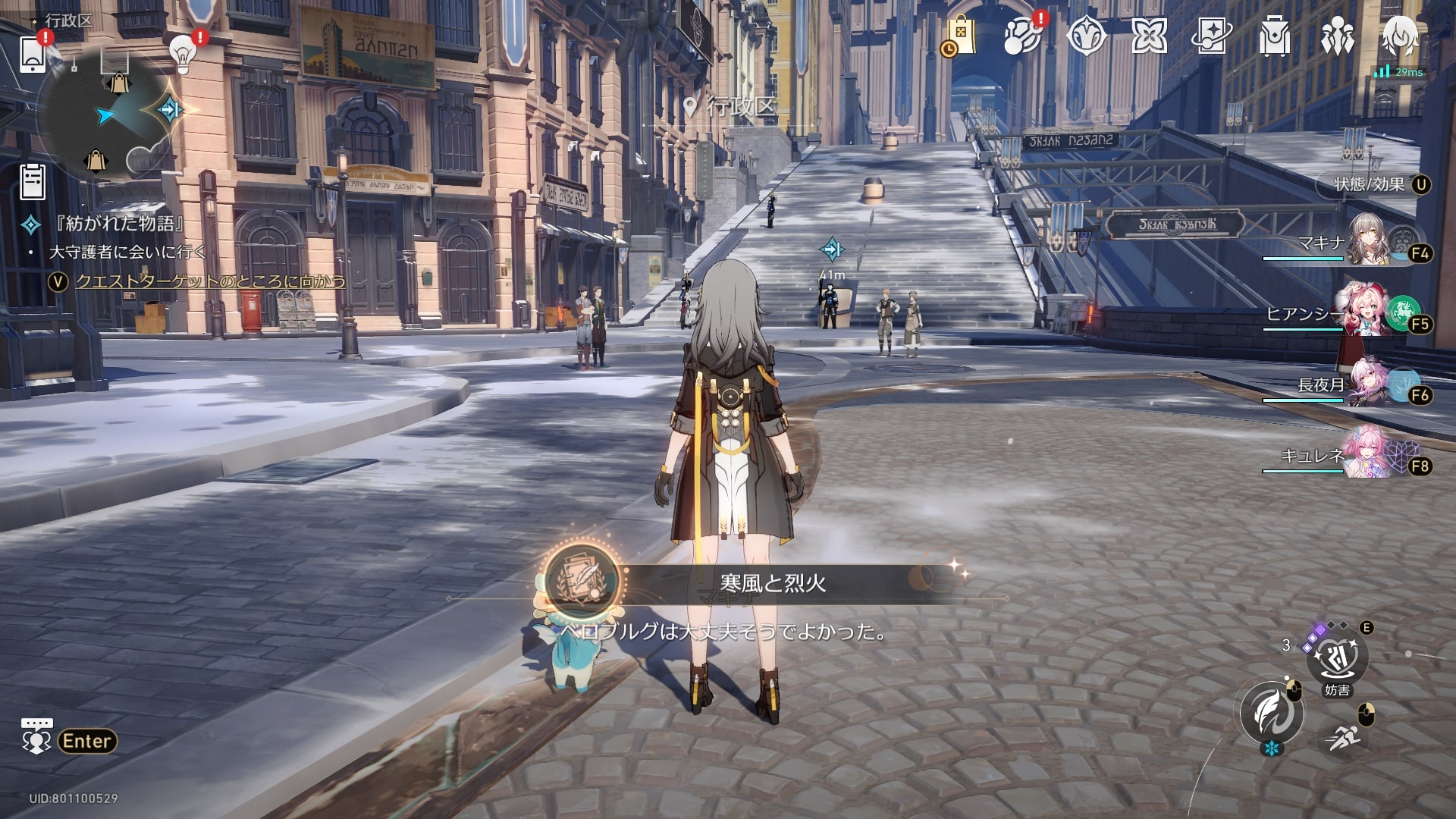Image resolution: width=1456 pixels, height=819 pixels.
Task: Activate the 妨害 technique skill icon
Action: 1337,658
